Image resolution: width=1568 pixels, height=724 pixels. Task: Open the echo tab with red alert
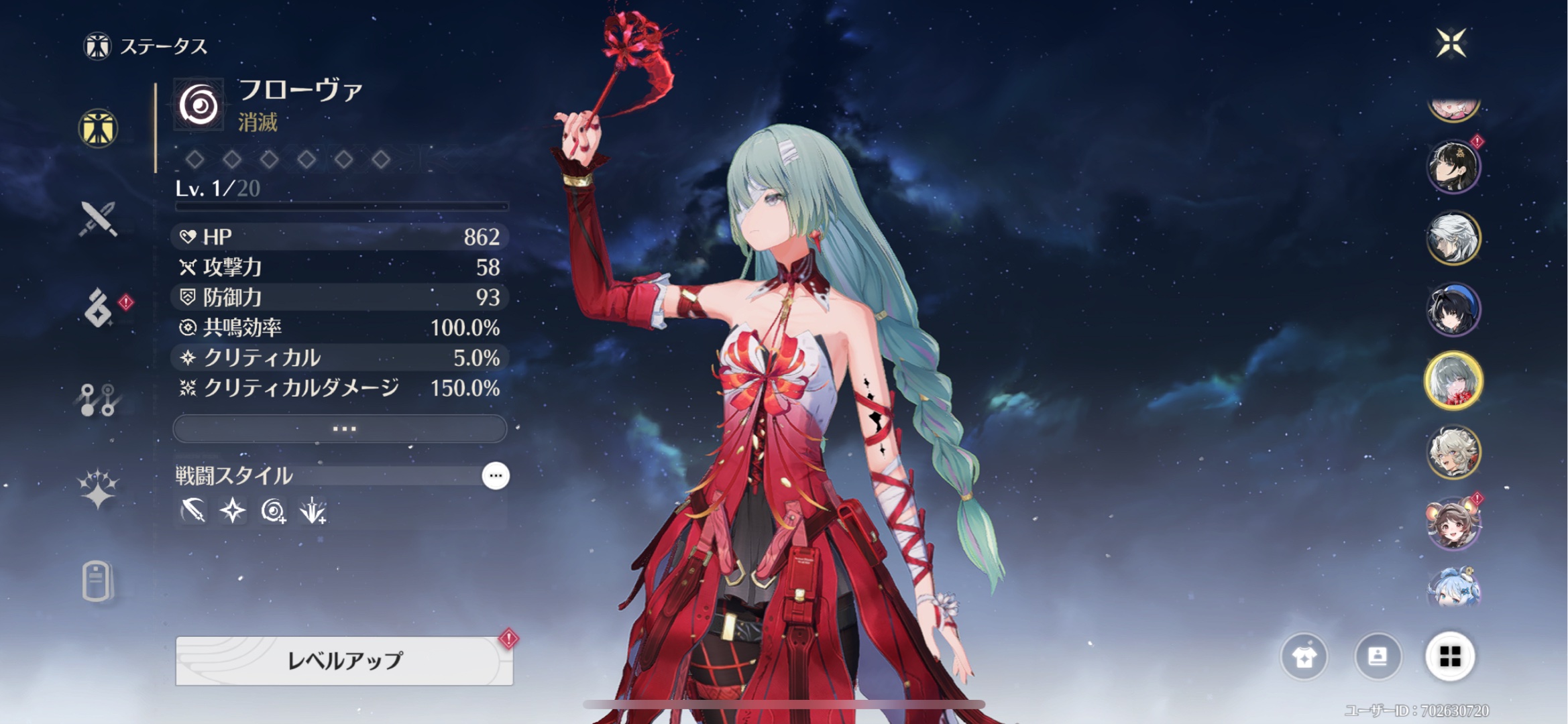[99, 308]
